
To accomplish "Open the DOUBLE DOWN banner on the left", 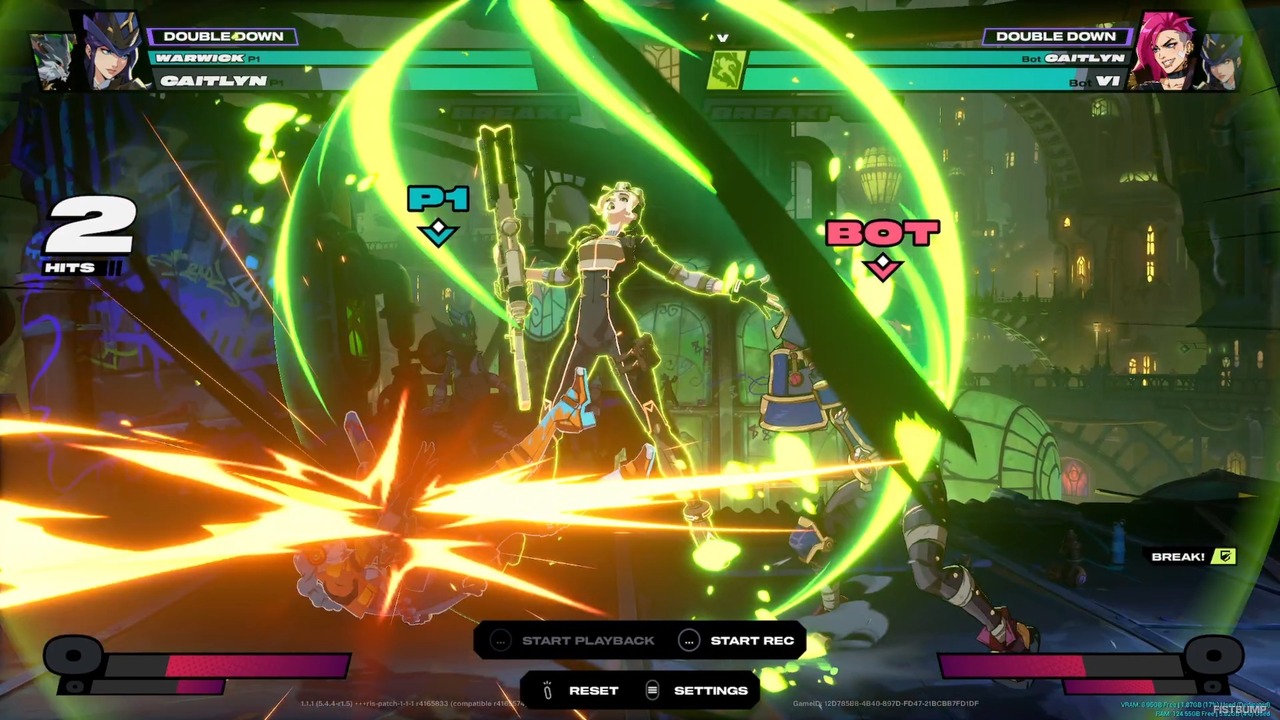I will click(222, 36).
